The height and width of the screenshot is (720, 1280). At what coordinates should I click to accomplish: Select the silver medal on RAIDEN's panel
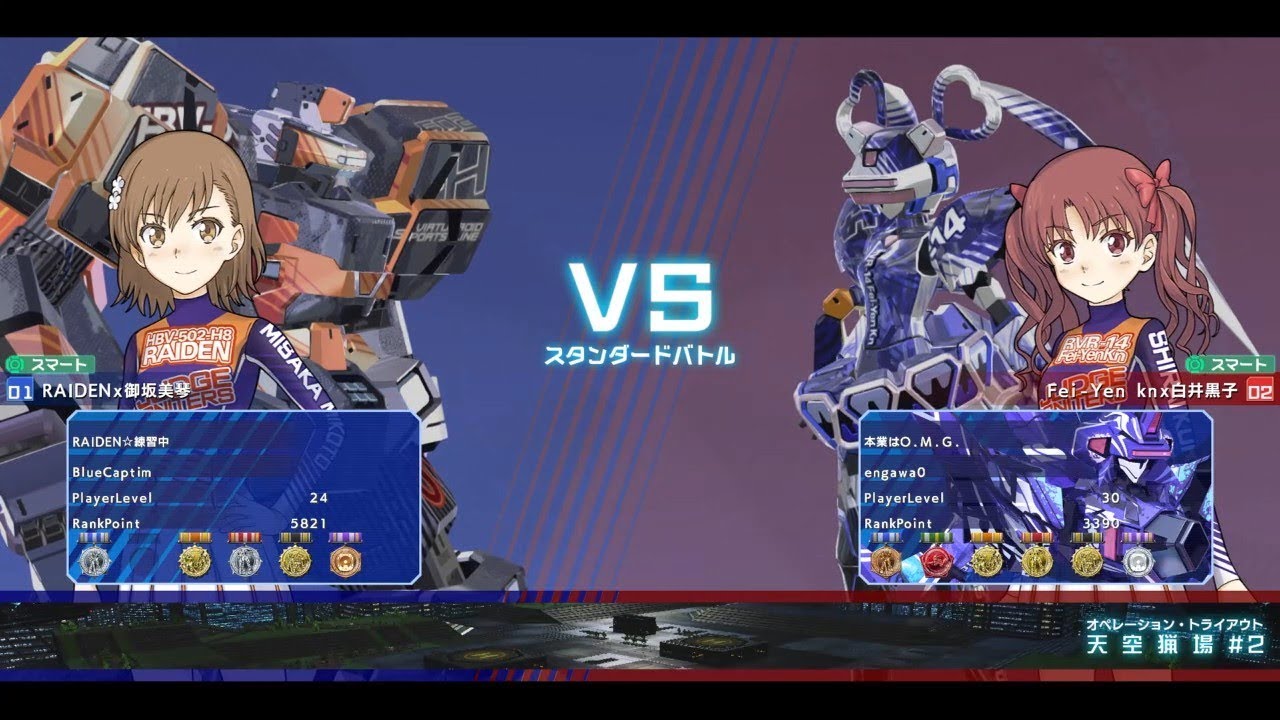(x=96, y=560)
